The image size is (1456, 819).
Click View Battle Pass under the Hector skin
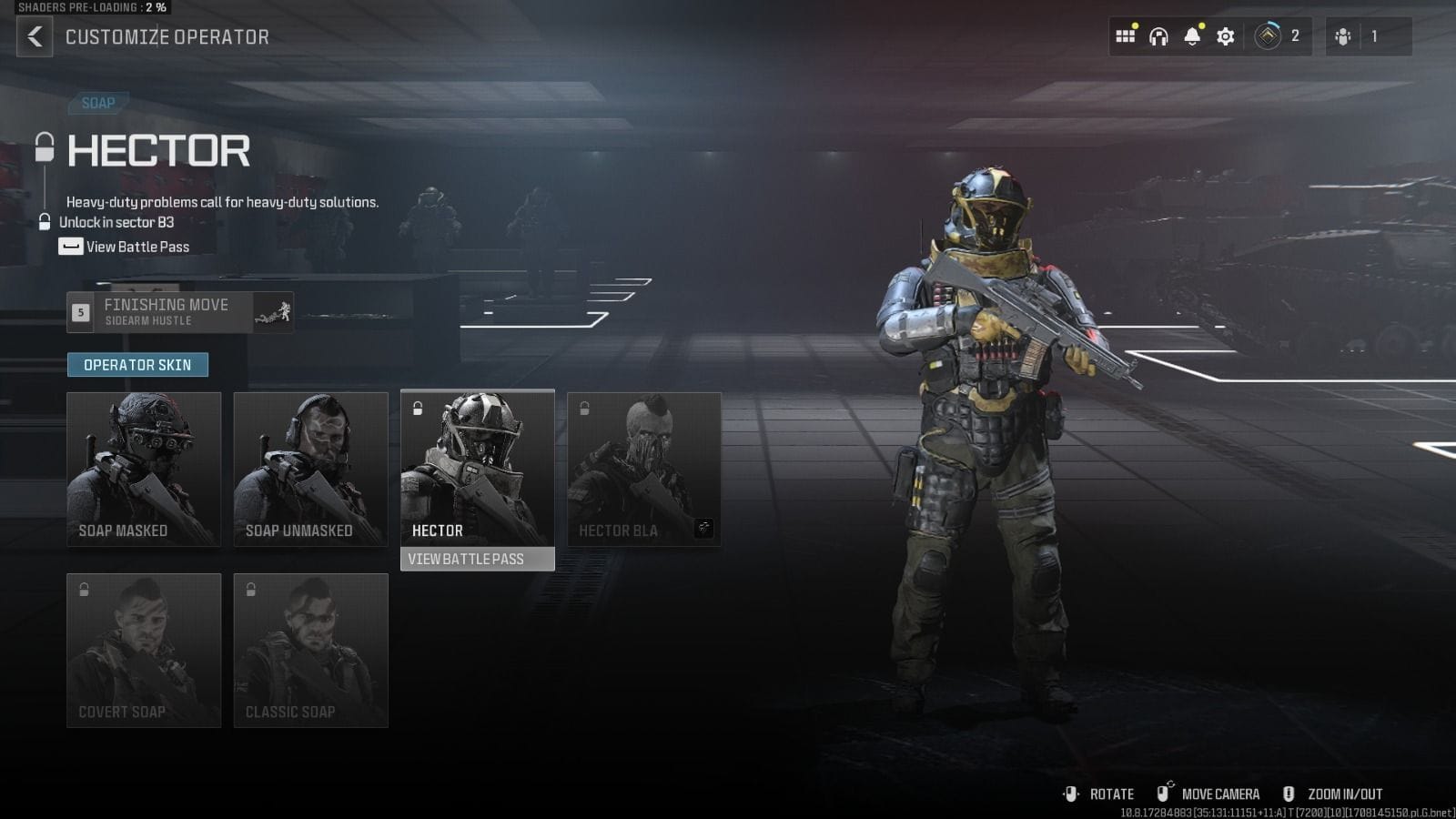[477, 559]
